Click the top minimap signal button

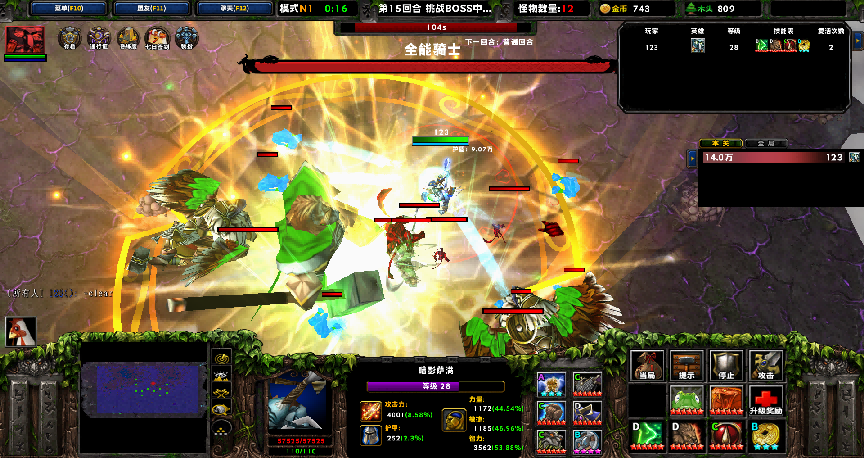click(222, 357)
